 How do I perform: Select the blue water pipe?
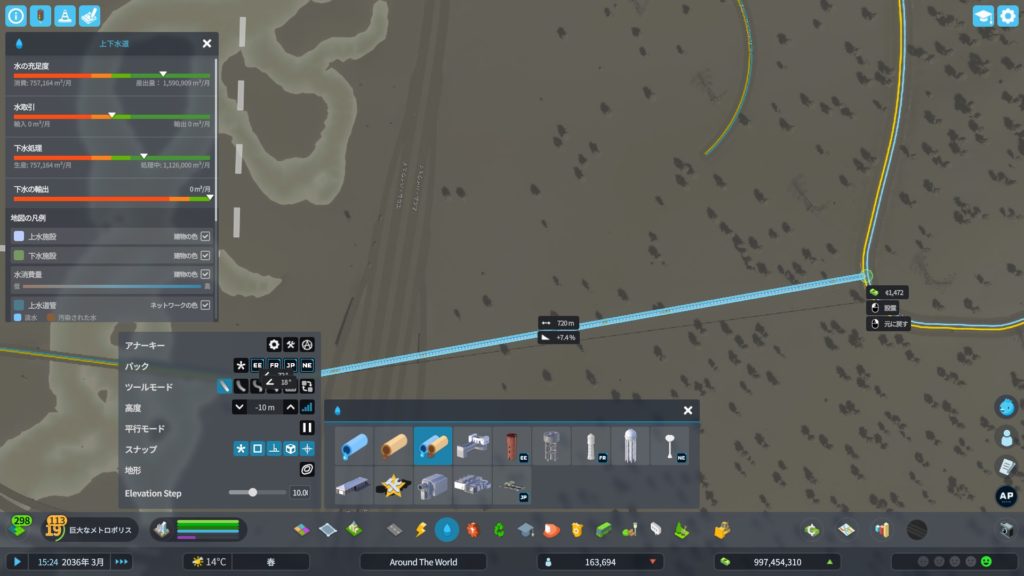click(x=354, y=446)
